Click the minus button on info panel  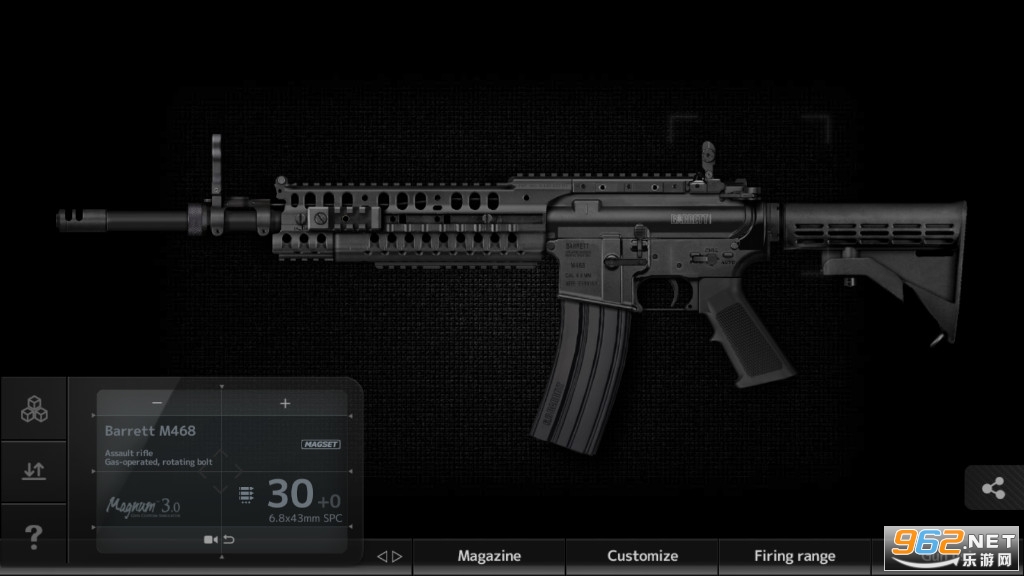click(x=157, y=403)
